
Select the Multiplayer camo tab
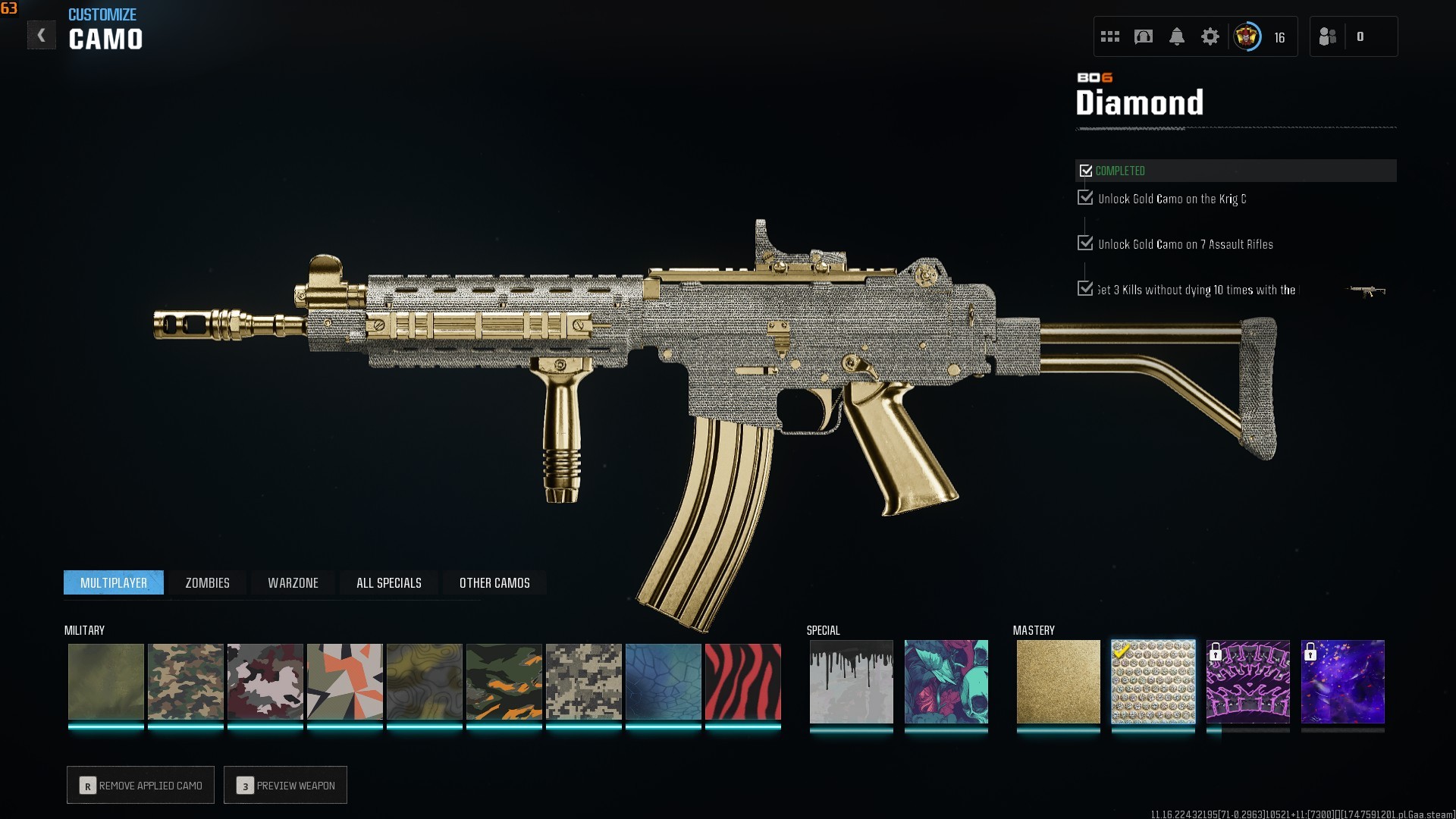click(x=114, y=582)
